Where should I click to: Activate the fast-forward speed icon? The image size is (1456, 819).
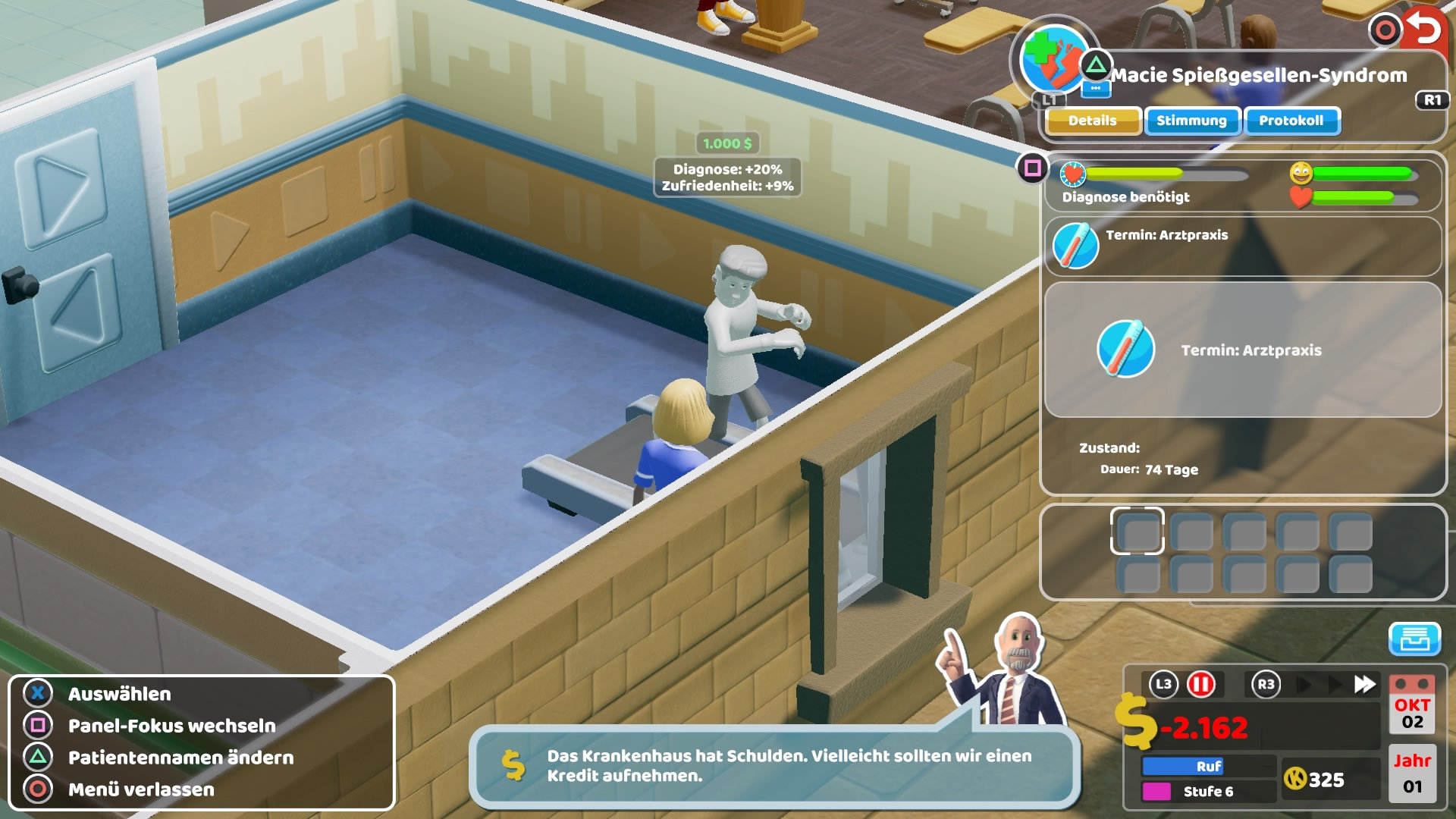pos(1365,684)
